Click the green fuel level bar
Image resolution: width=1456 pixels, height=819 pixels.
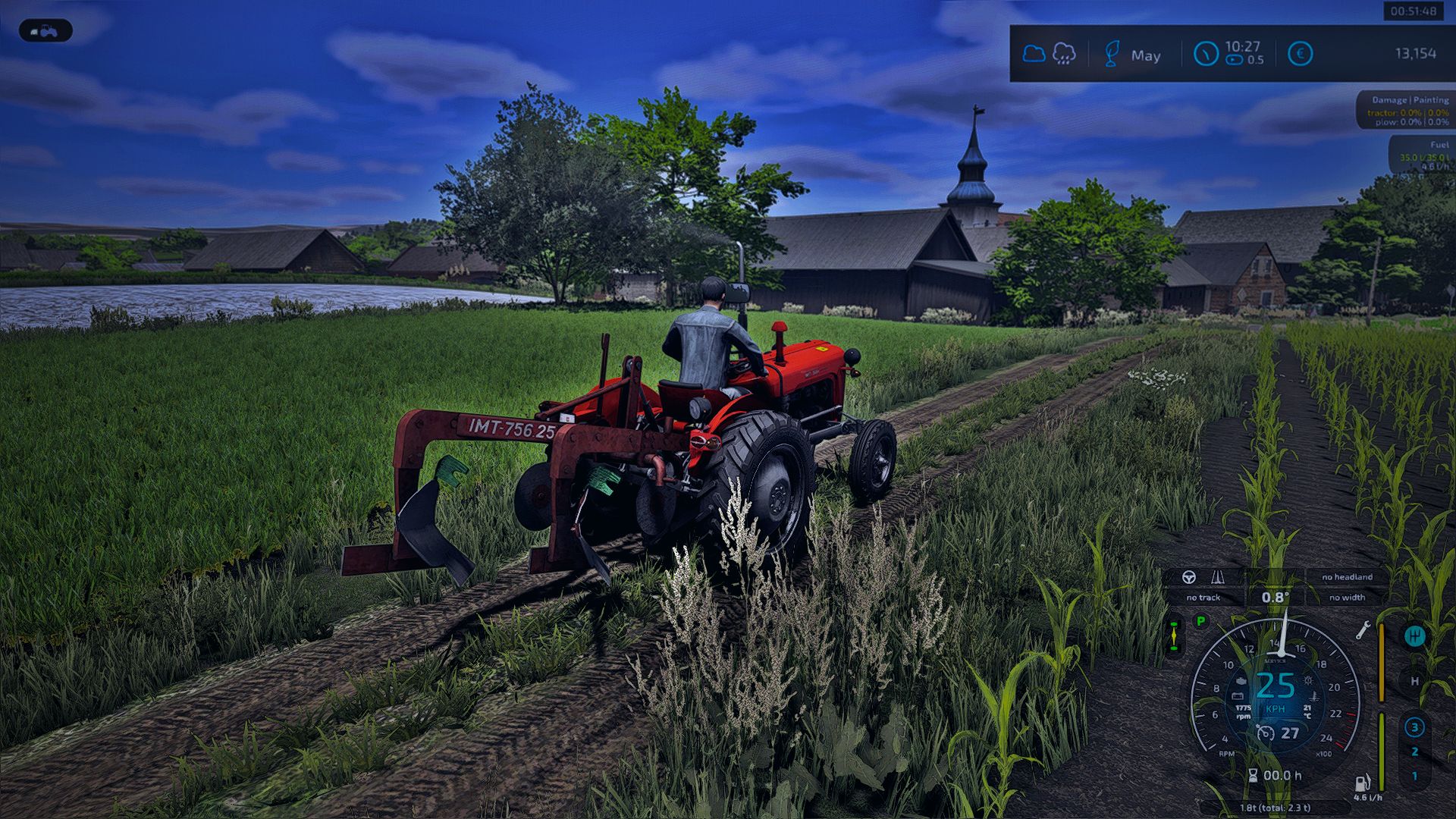point(1382,752)
